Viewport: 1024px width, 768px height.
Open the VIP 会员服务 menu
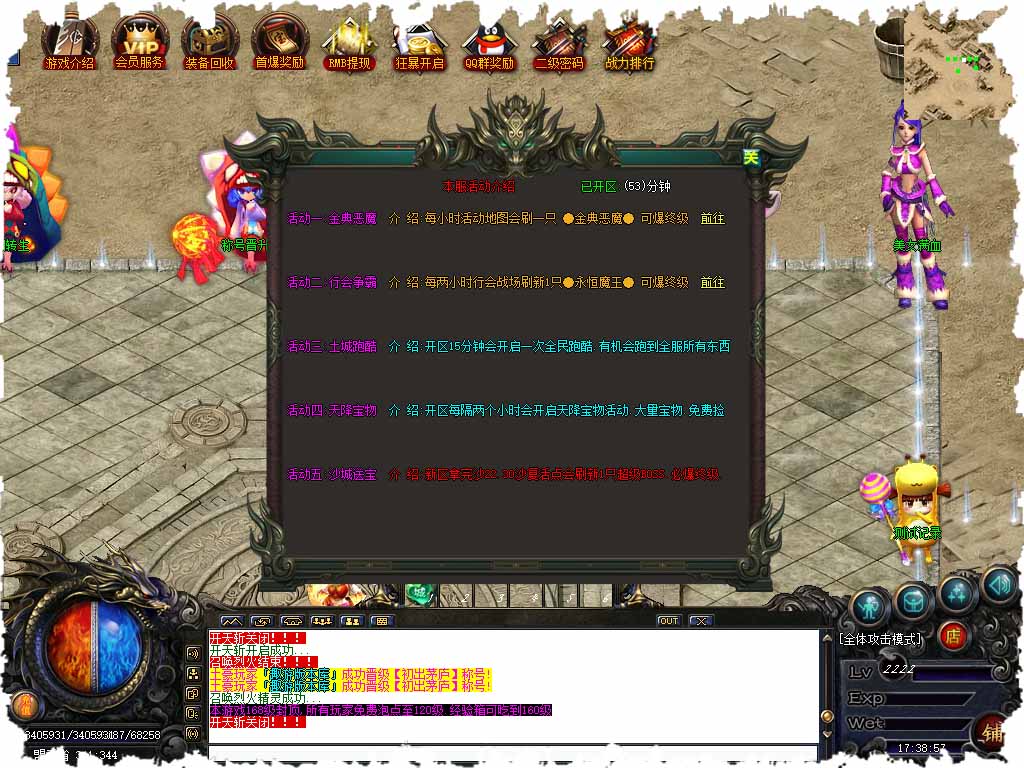(139, 43)
